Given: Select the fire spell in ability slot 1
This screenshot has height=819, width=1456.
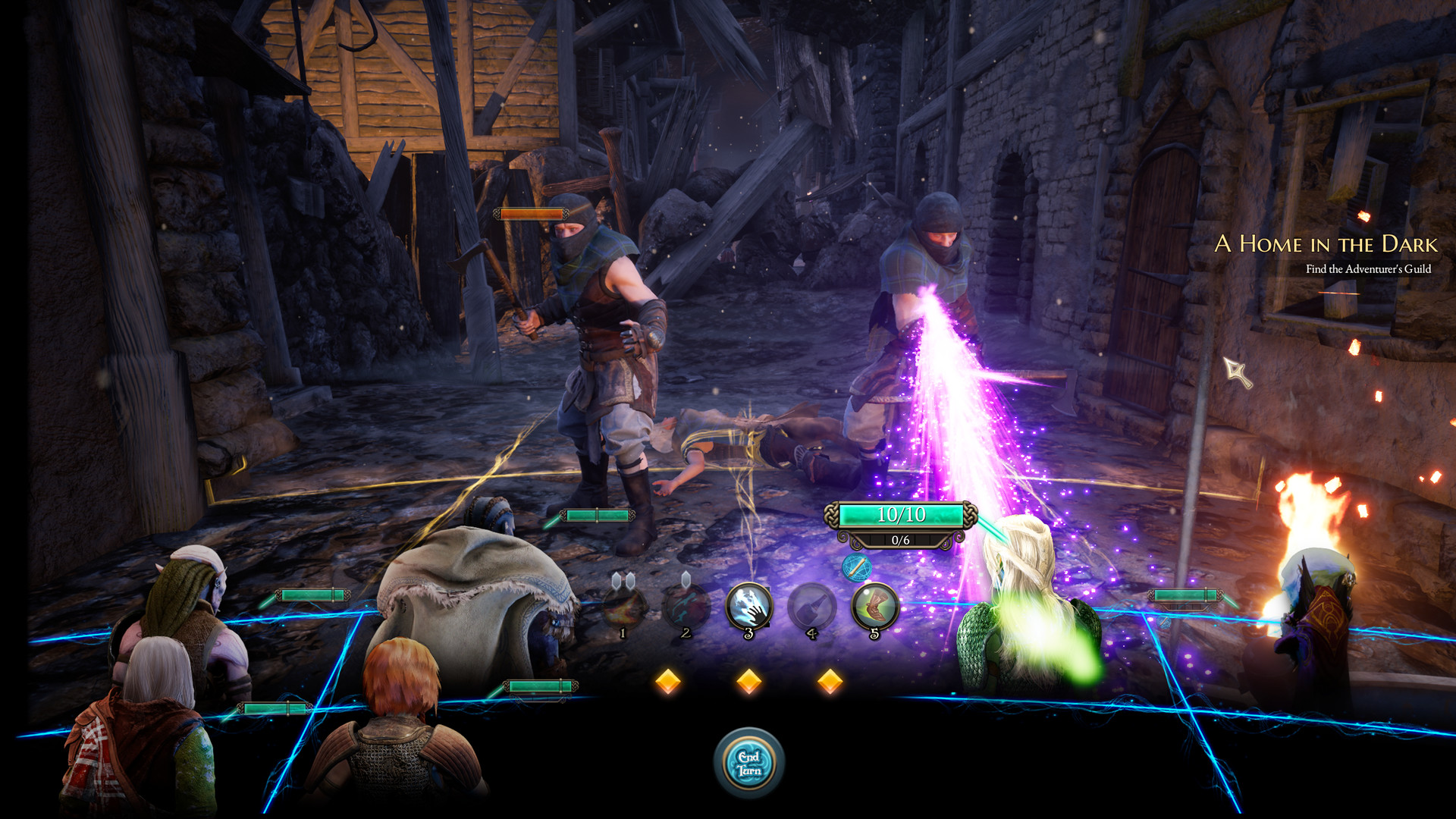Looking at the screenshot, I should coord(623,604).
